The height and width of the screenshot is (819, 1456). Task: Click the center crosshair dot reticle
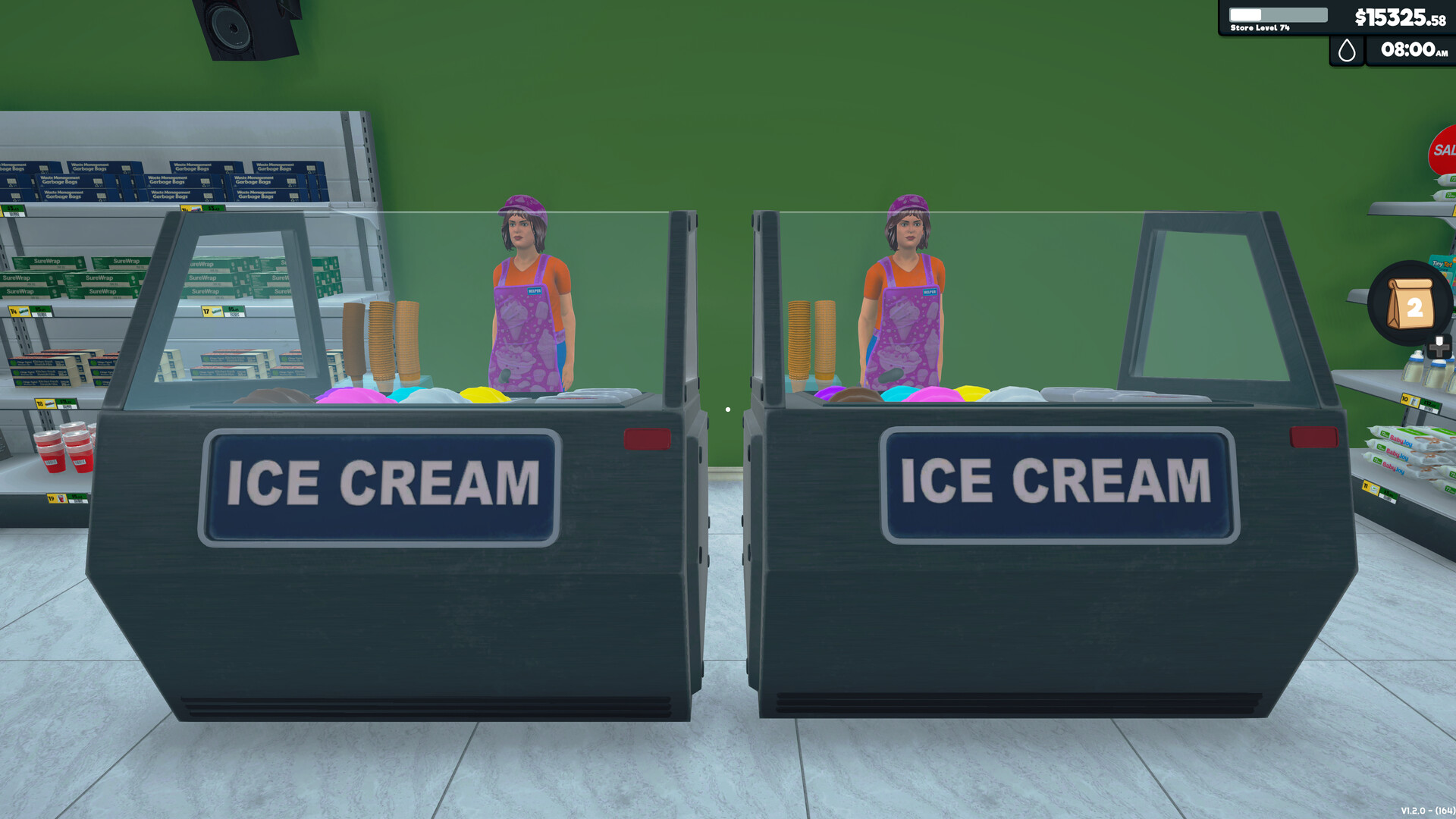728,409
